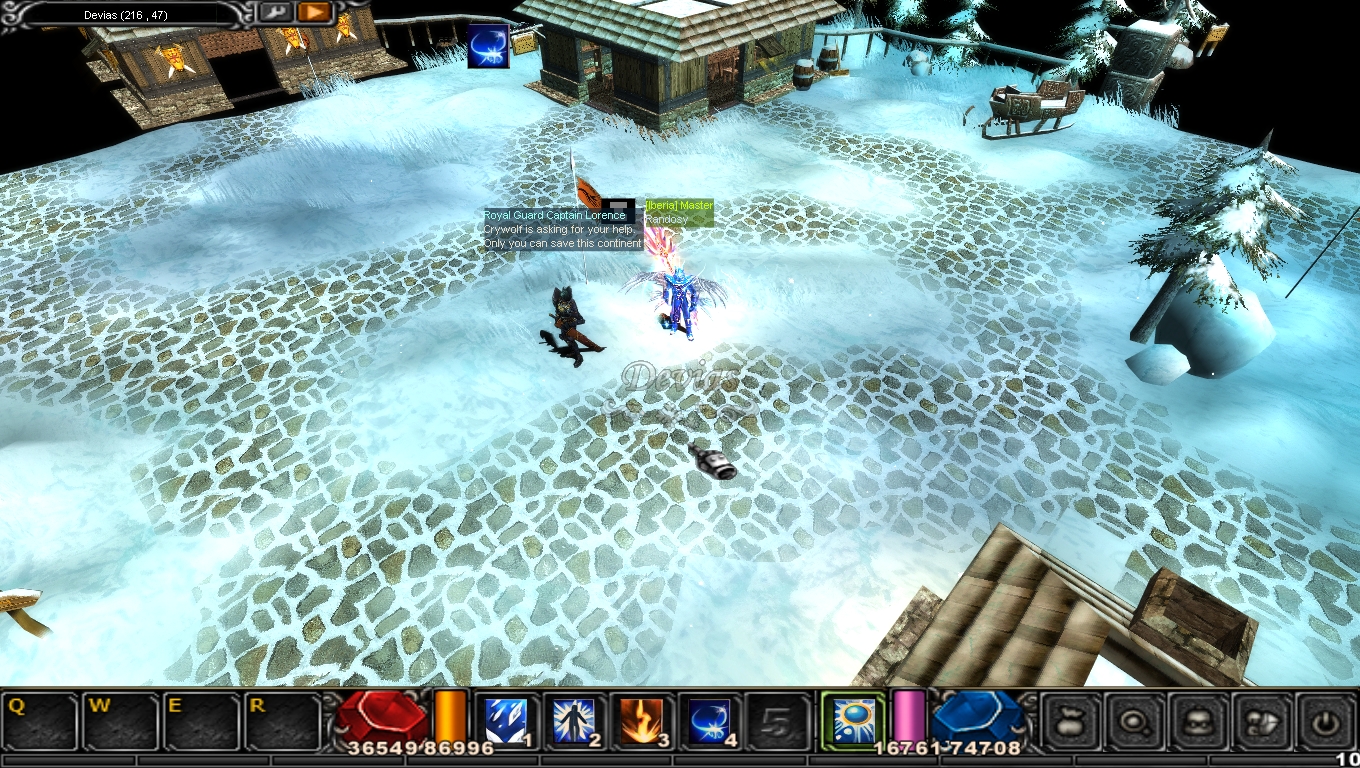Open the power system menu button

(x=1326, y=721)
